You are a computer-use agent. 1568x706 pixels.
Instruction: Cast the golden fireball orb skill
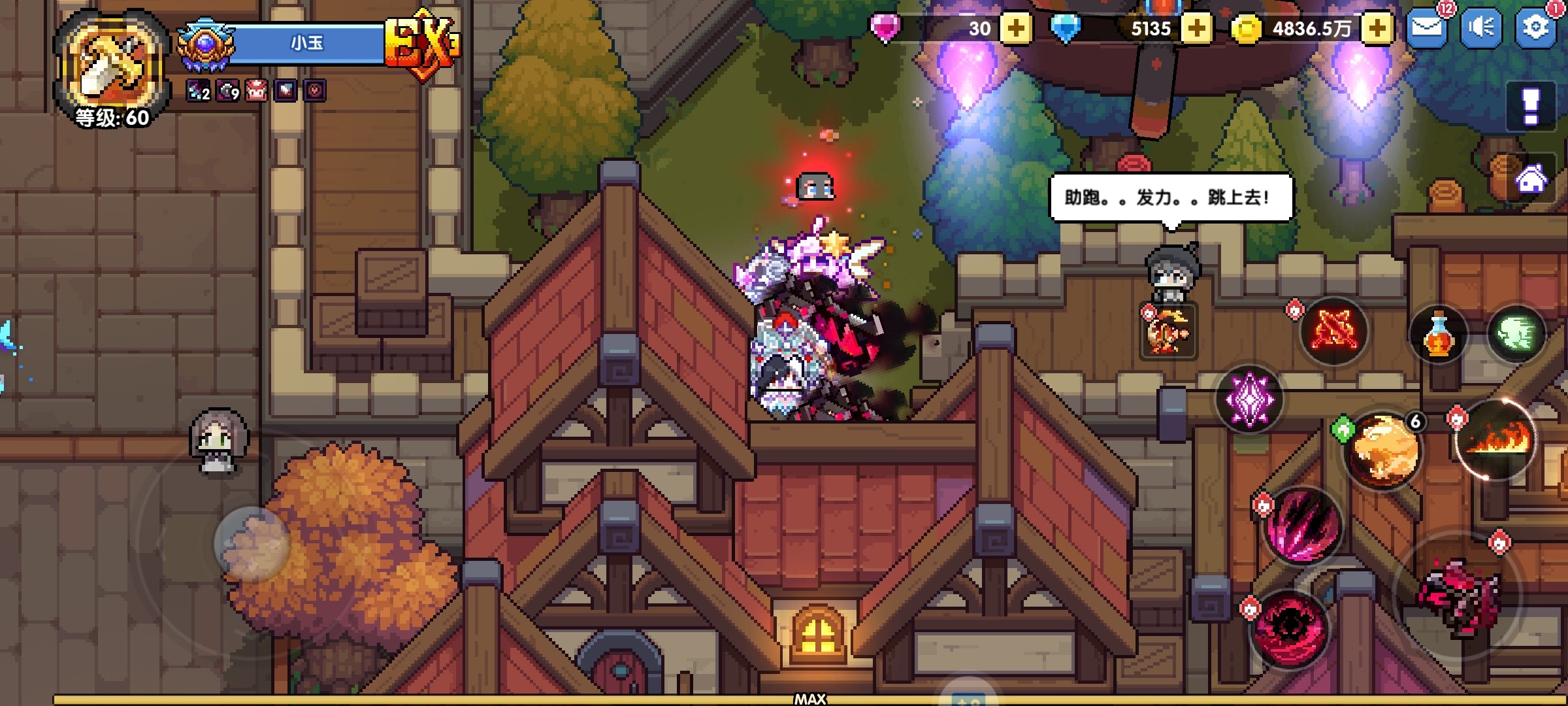click(1382, 451)
